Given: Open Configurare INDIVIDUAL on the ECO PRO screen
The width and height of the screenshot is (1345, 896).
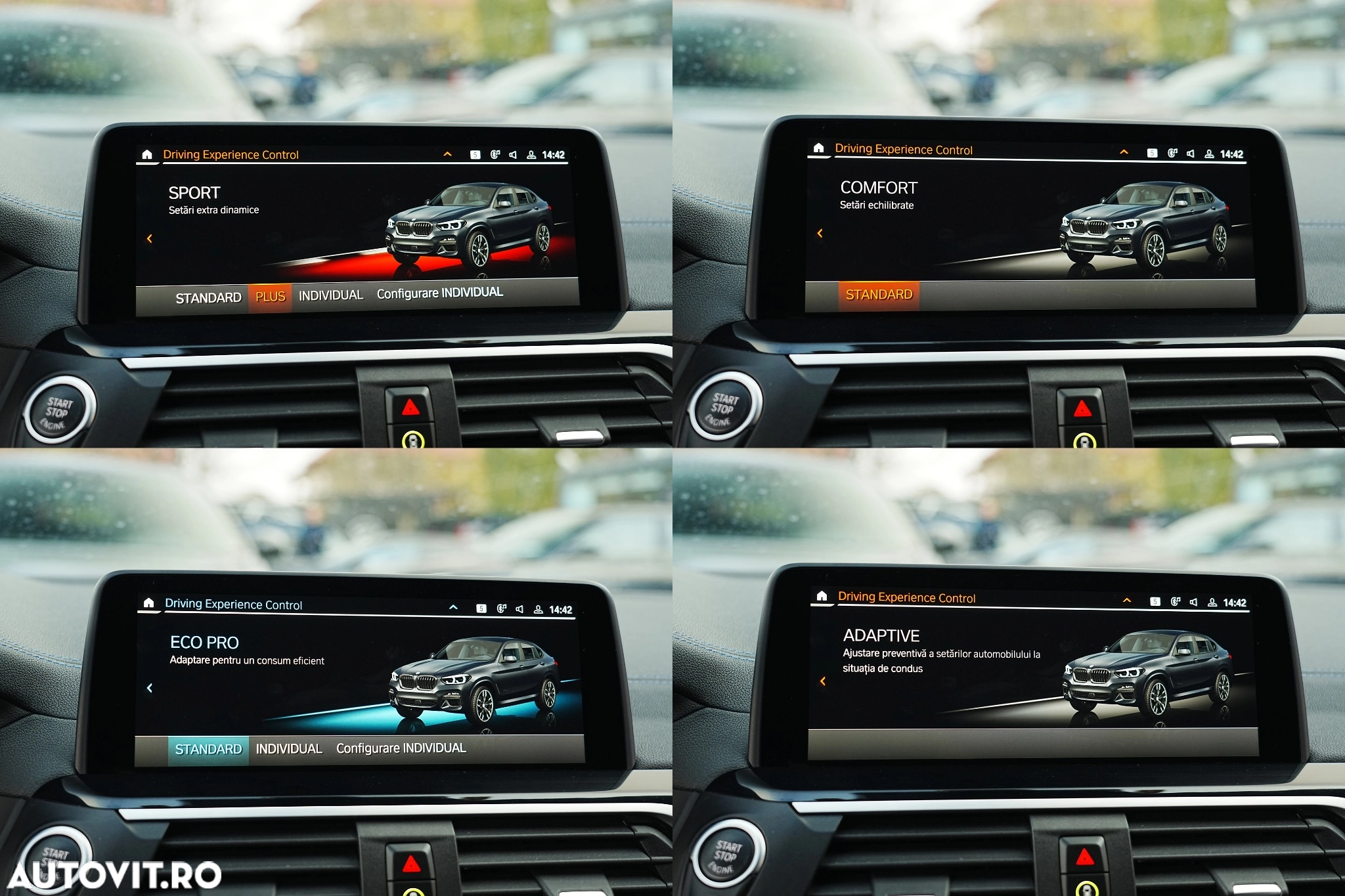Looking at the screenshot, I should (x=401, y=748).
